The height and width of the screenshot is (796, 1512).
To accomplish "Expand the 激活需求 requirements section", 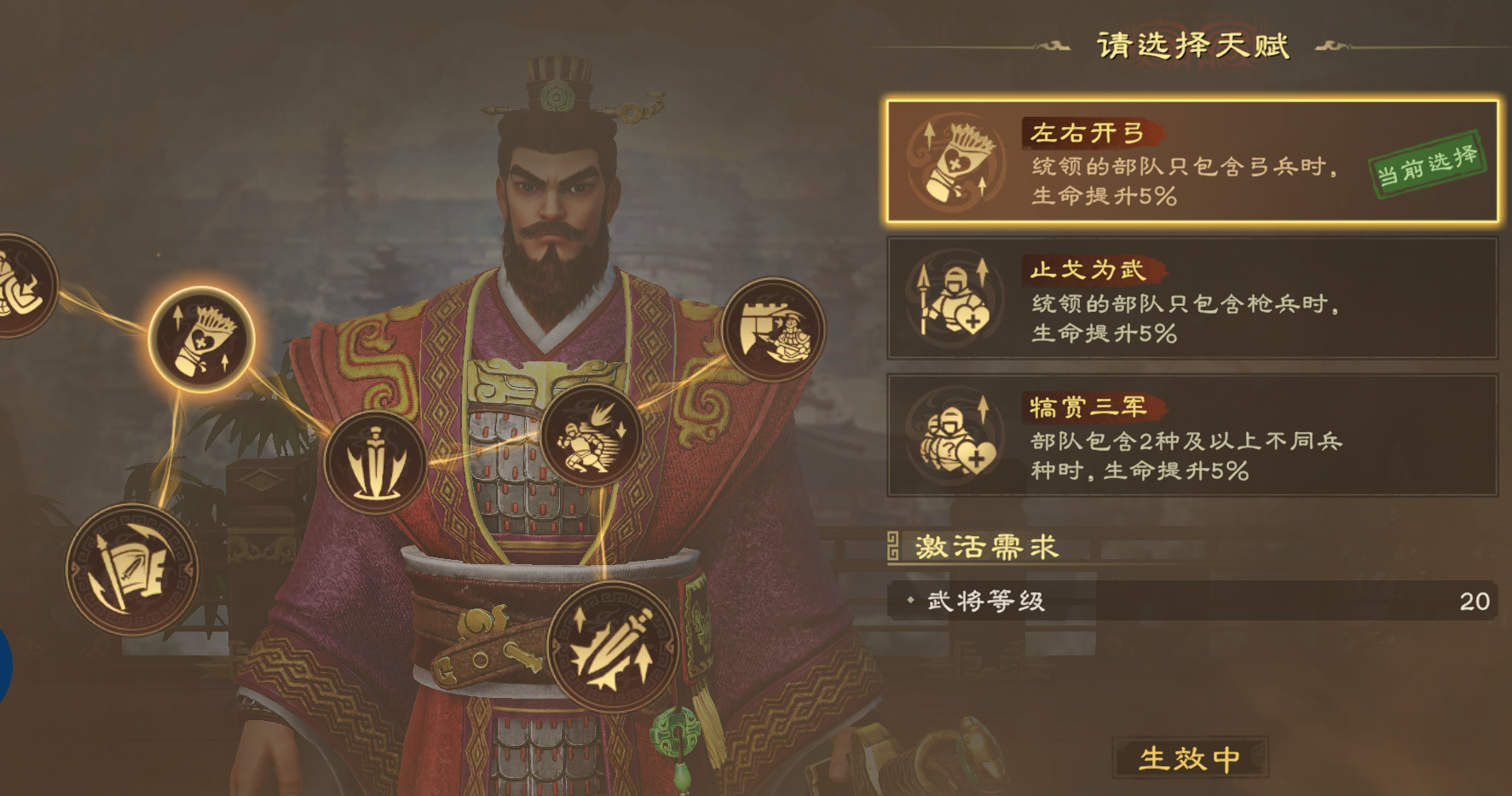I will (987, 548).
